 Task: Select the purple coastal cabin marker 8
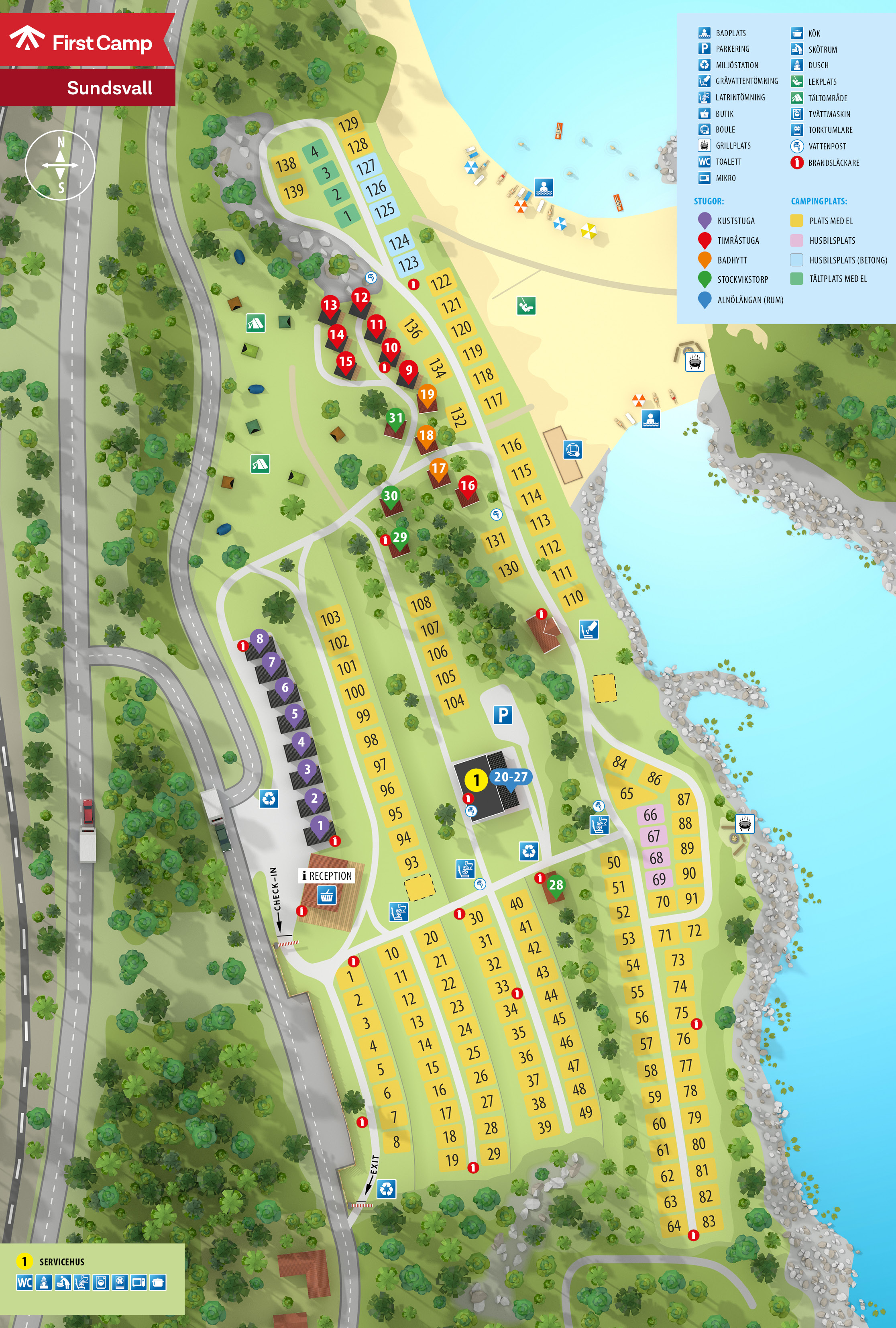[260, 639]
